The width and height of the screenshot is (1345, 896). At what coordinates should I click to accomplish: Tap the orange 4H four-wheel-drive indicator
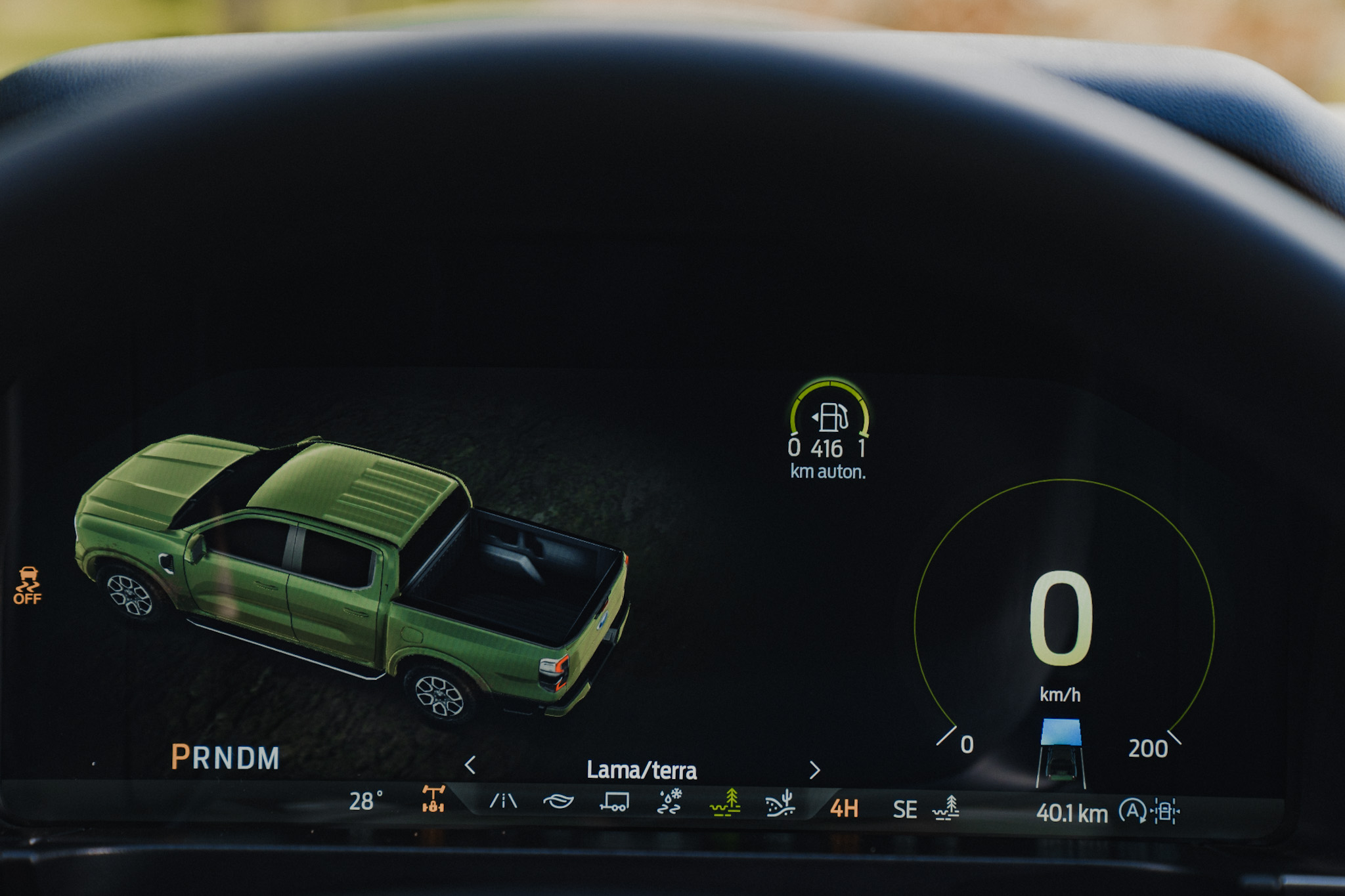pos(844,808)
